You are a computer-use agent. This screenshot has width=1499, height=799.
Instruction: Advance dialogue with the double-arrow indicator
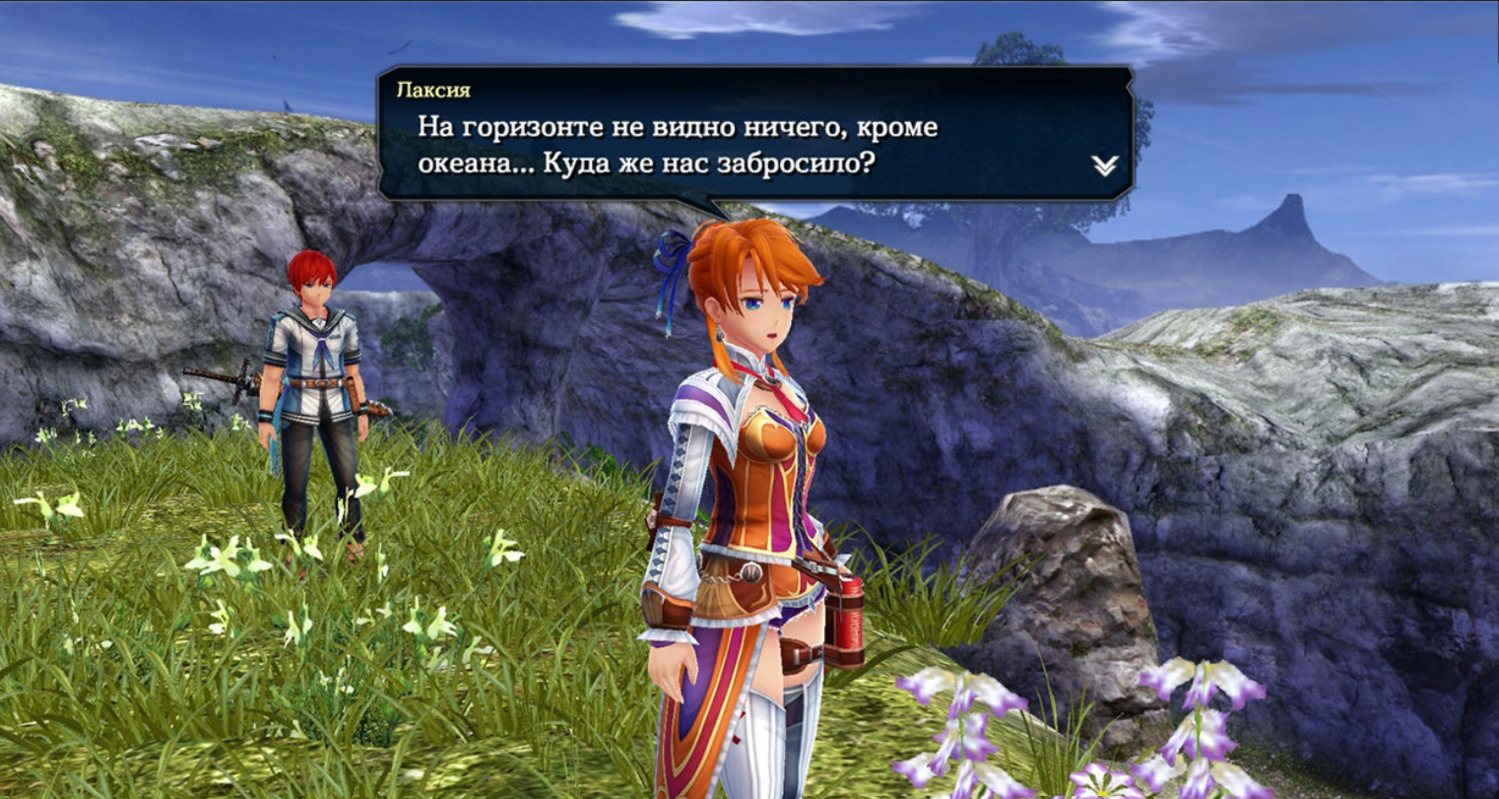[1104, 166]
